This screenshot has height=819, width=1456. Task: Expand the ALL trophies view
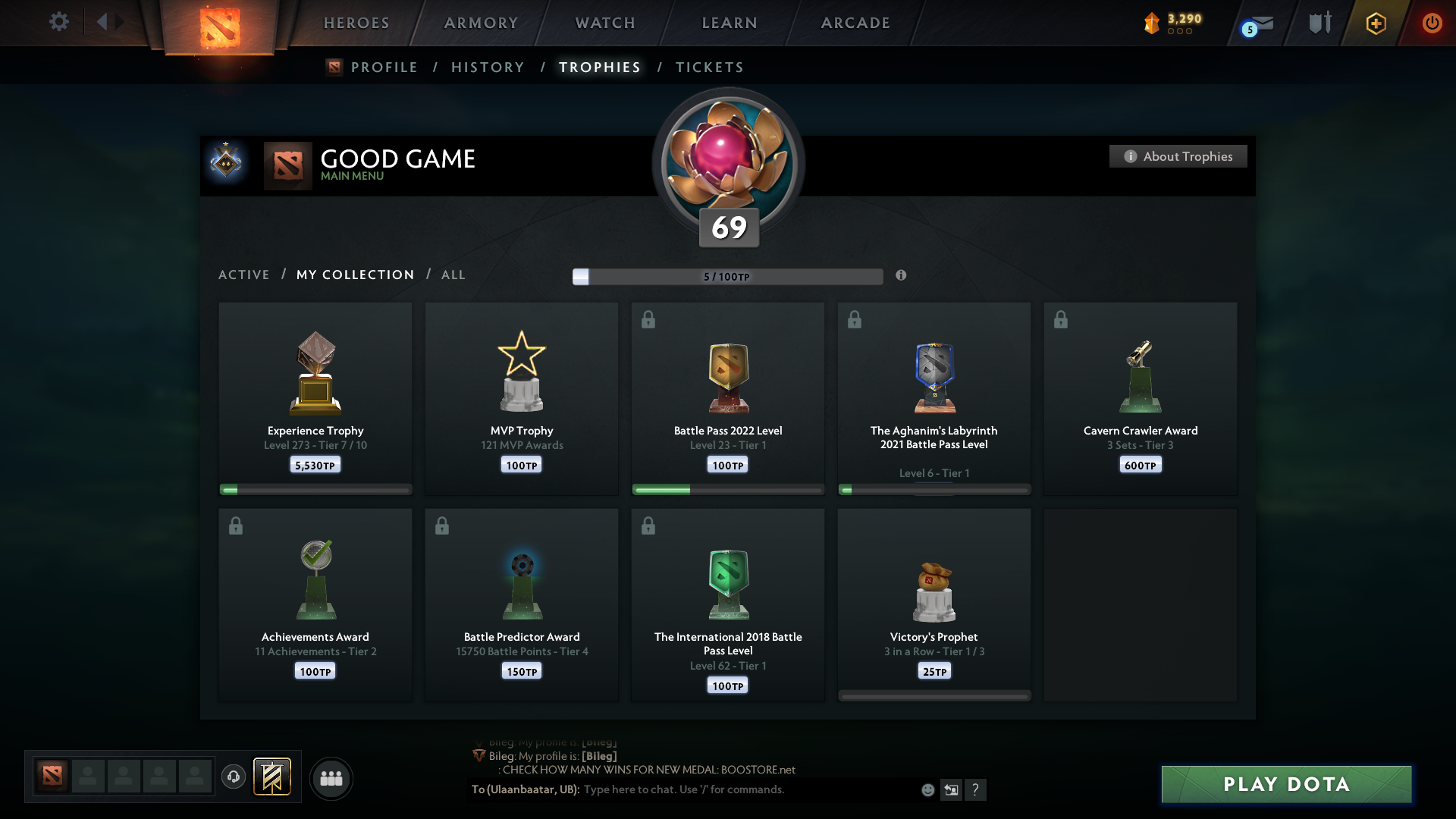pyautogui.click(x=453, y=275)
